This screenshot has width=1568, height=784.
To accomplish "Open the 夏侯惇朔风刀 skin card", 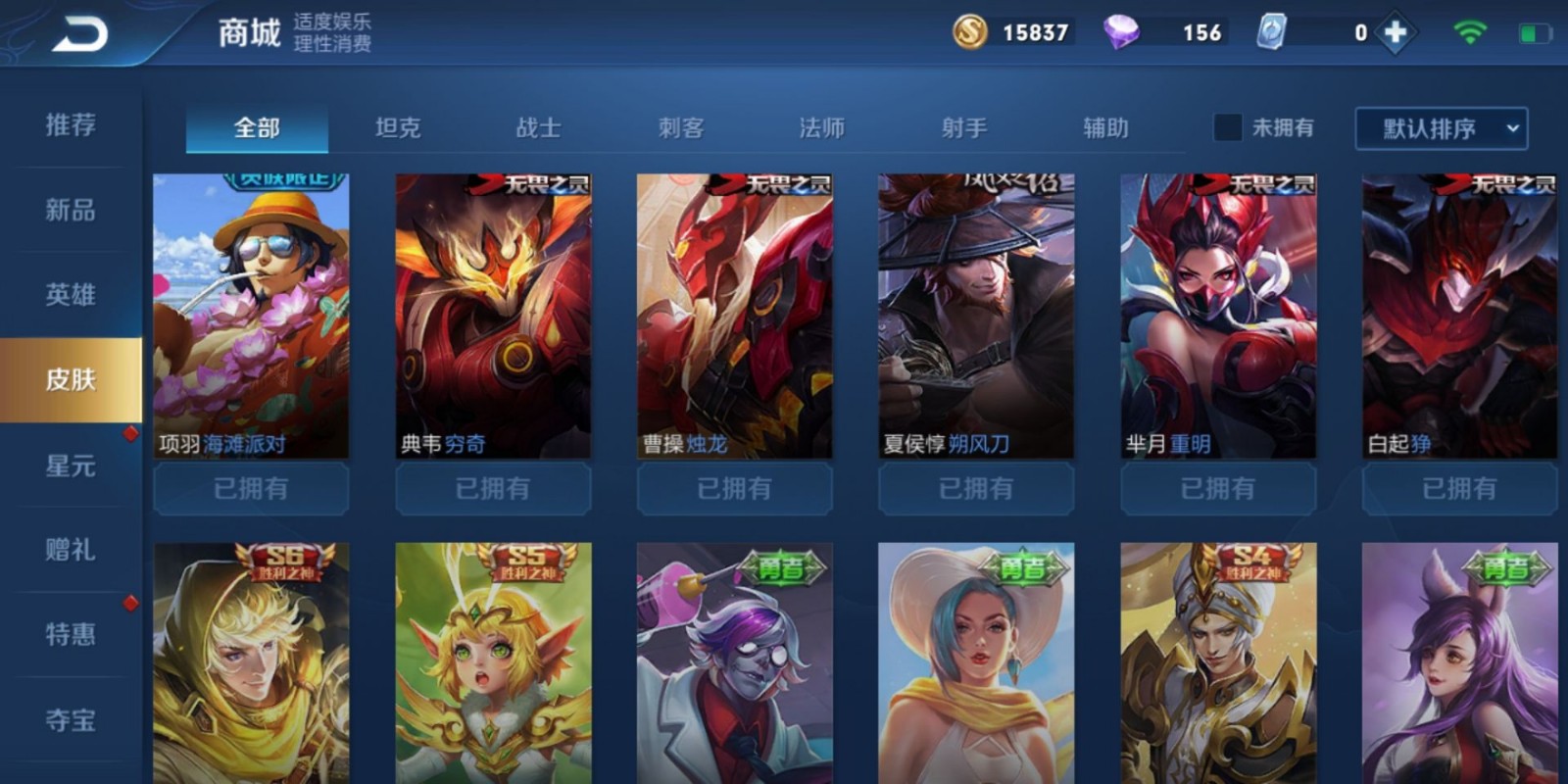I will point(975,314).
